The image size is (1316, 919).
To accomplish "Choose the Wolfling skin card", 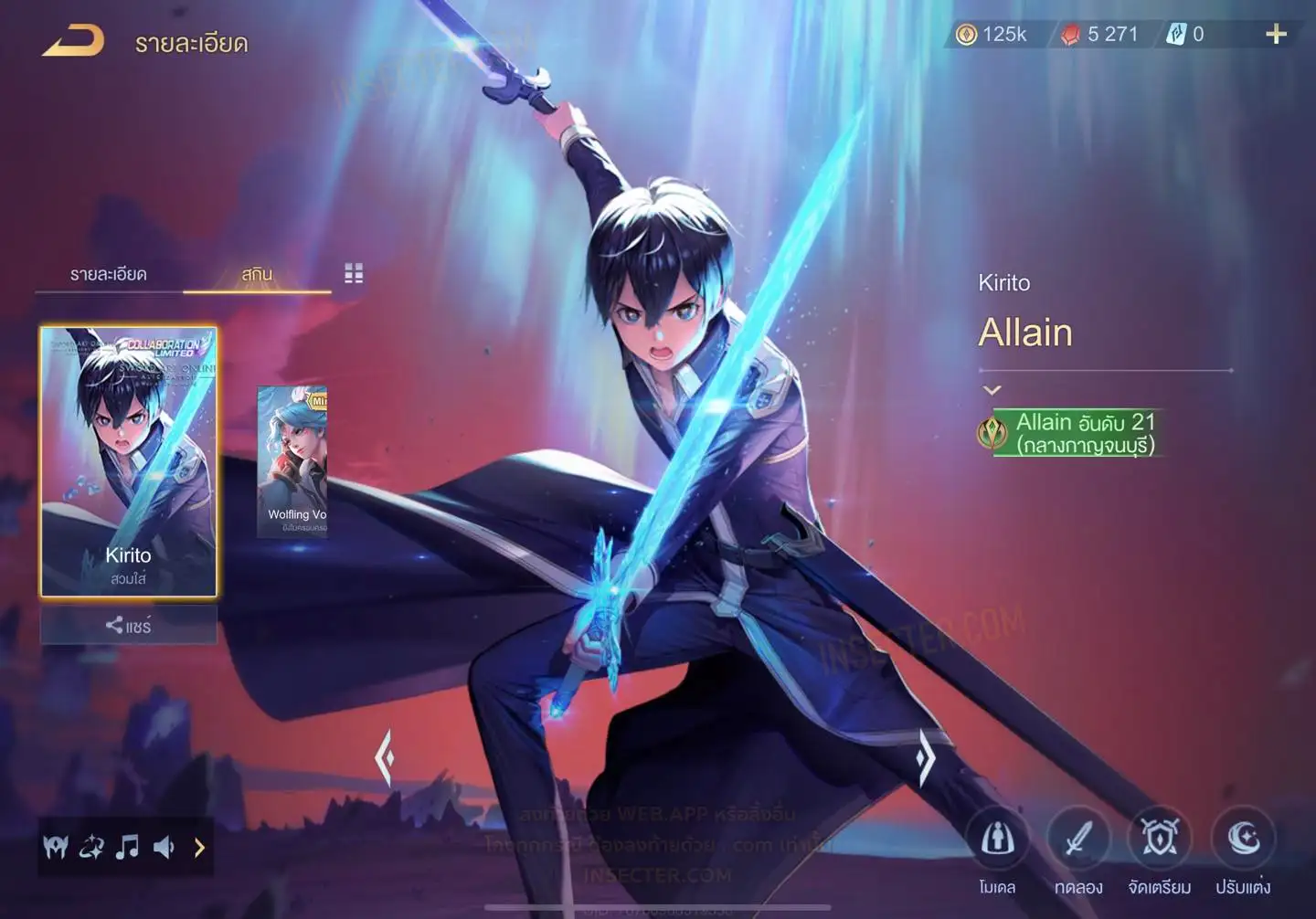I will pyautogui.click(x=292, y=461).
